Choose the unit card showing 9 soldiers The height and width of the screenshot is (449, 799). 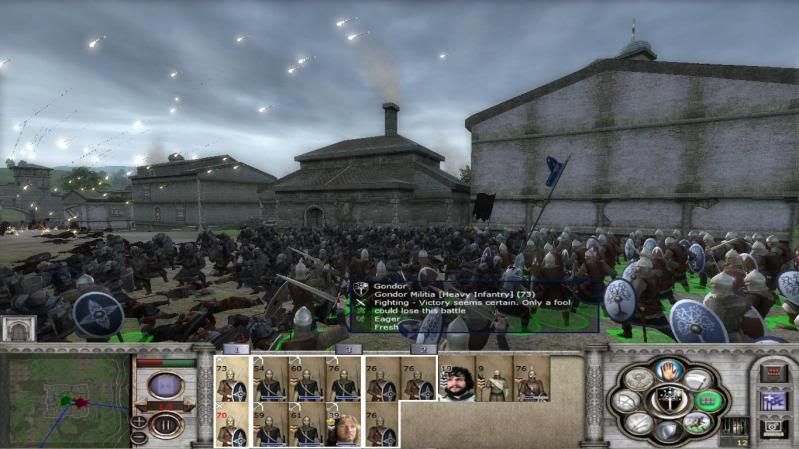click(494, 380)
